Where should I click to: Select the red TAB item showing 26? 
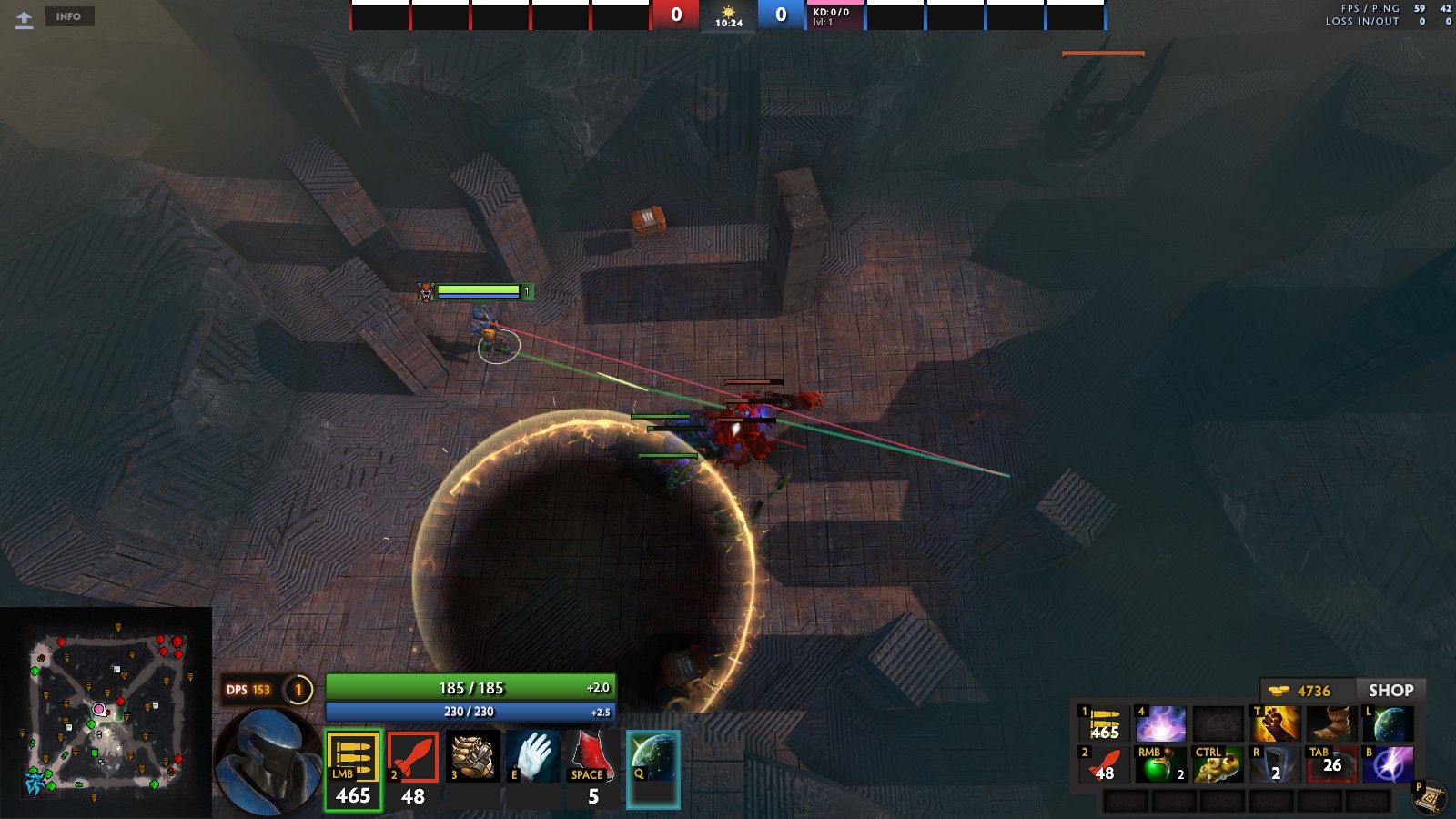click(1330, 764)
